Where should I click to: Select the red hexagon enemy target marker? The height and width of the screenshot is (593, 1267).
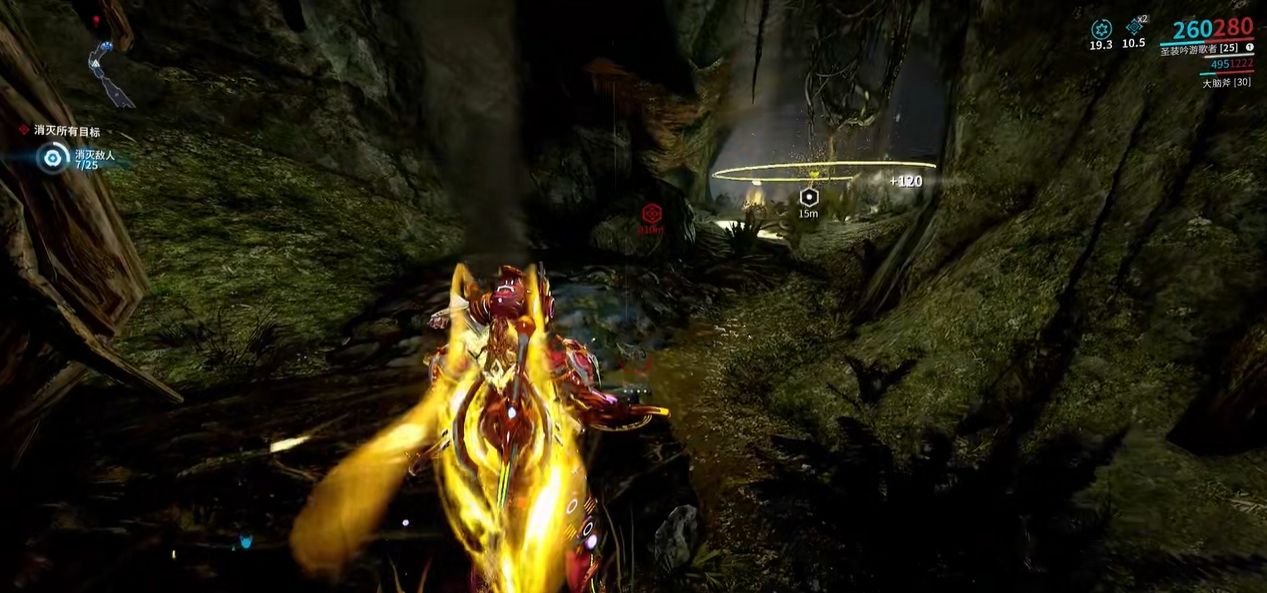point(651,213)
